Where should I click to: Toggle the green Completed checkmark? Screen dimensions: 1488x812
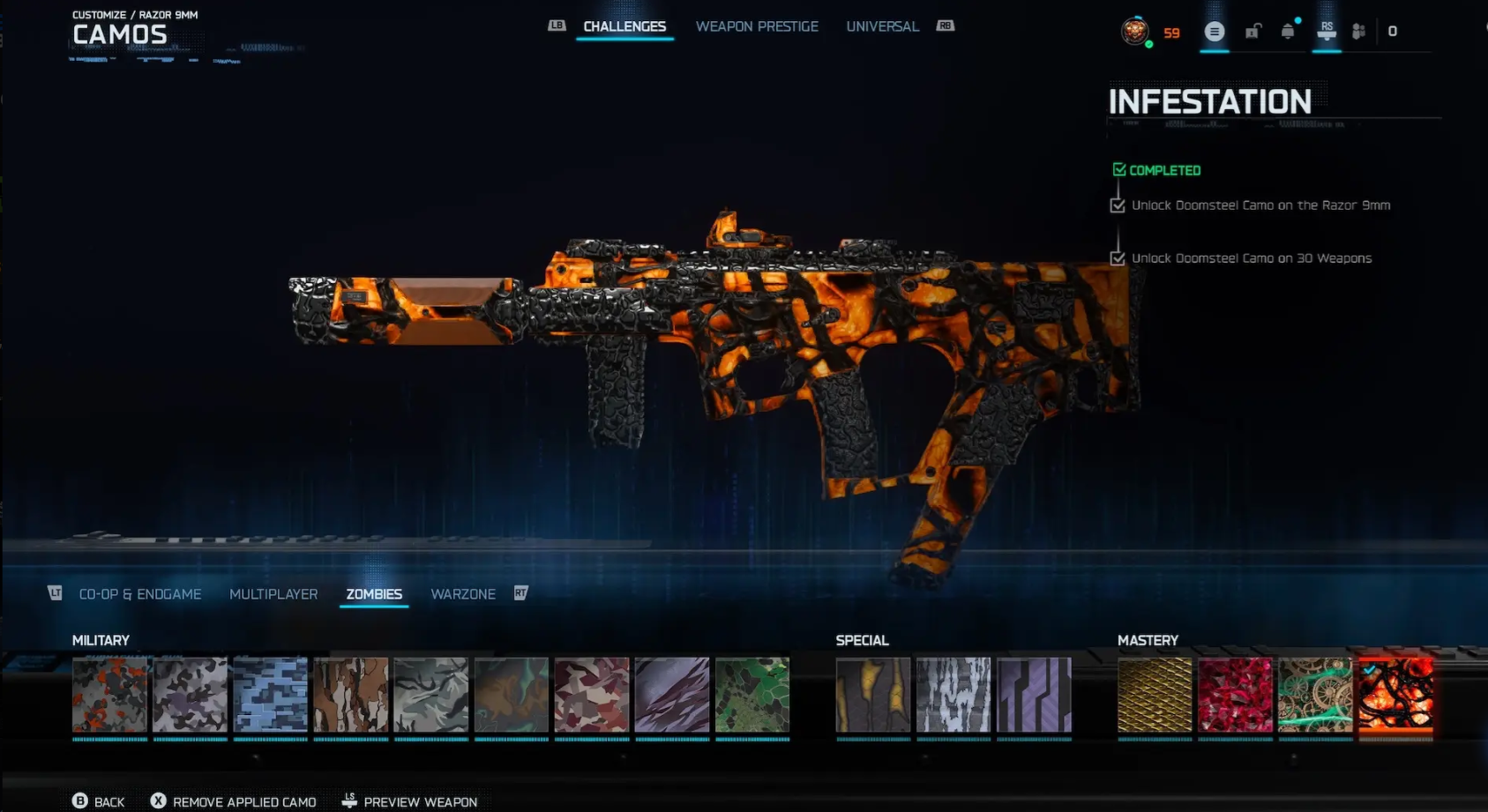pyautogui.click(x=1120, y=169)
